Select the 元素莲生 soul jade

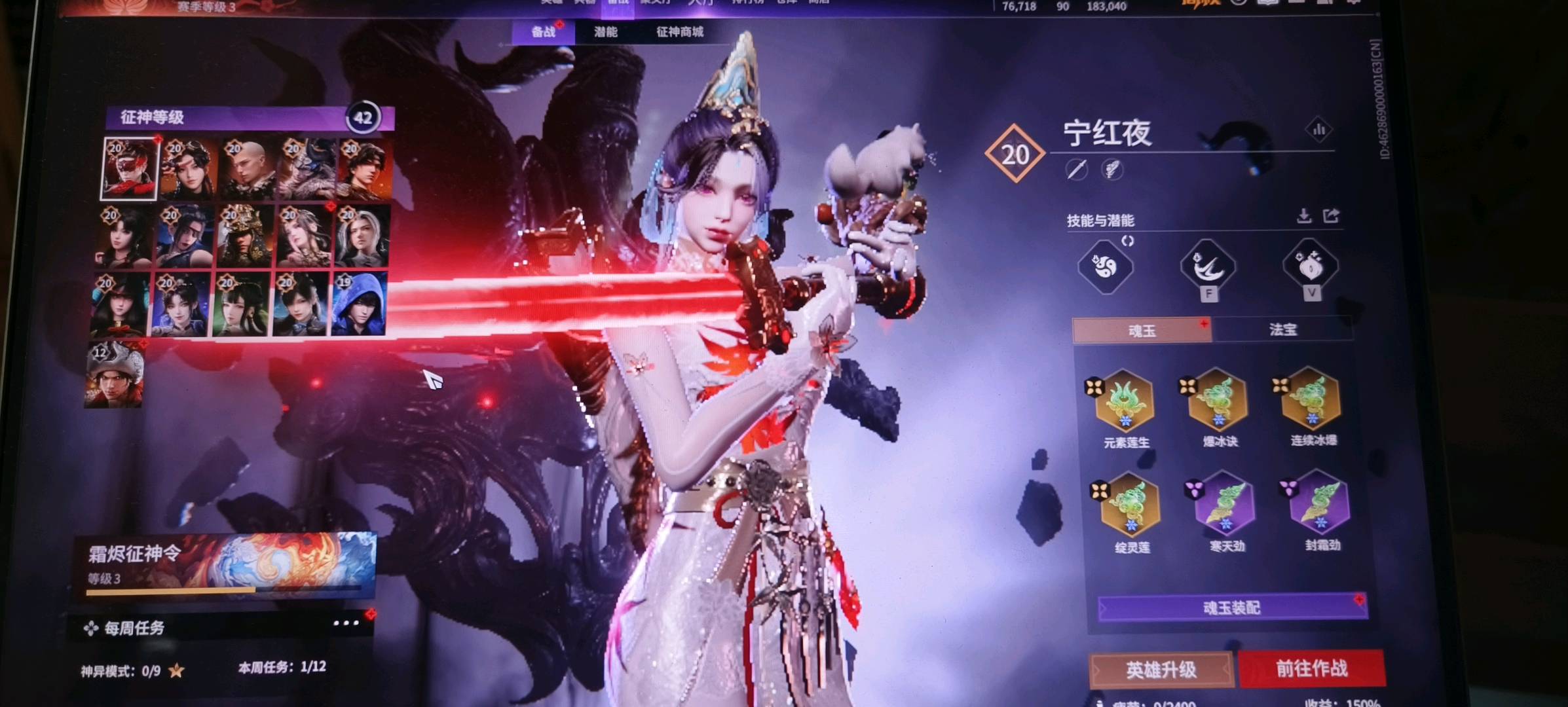1124,401
